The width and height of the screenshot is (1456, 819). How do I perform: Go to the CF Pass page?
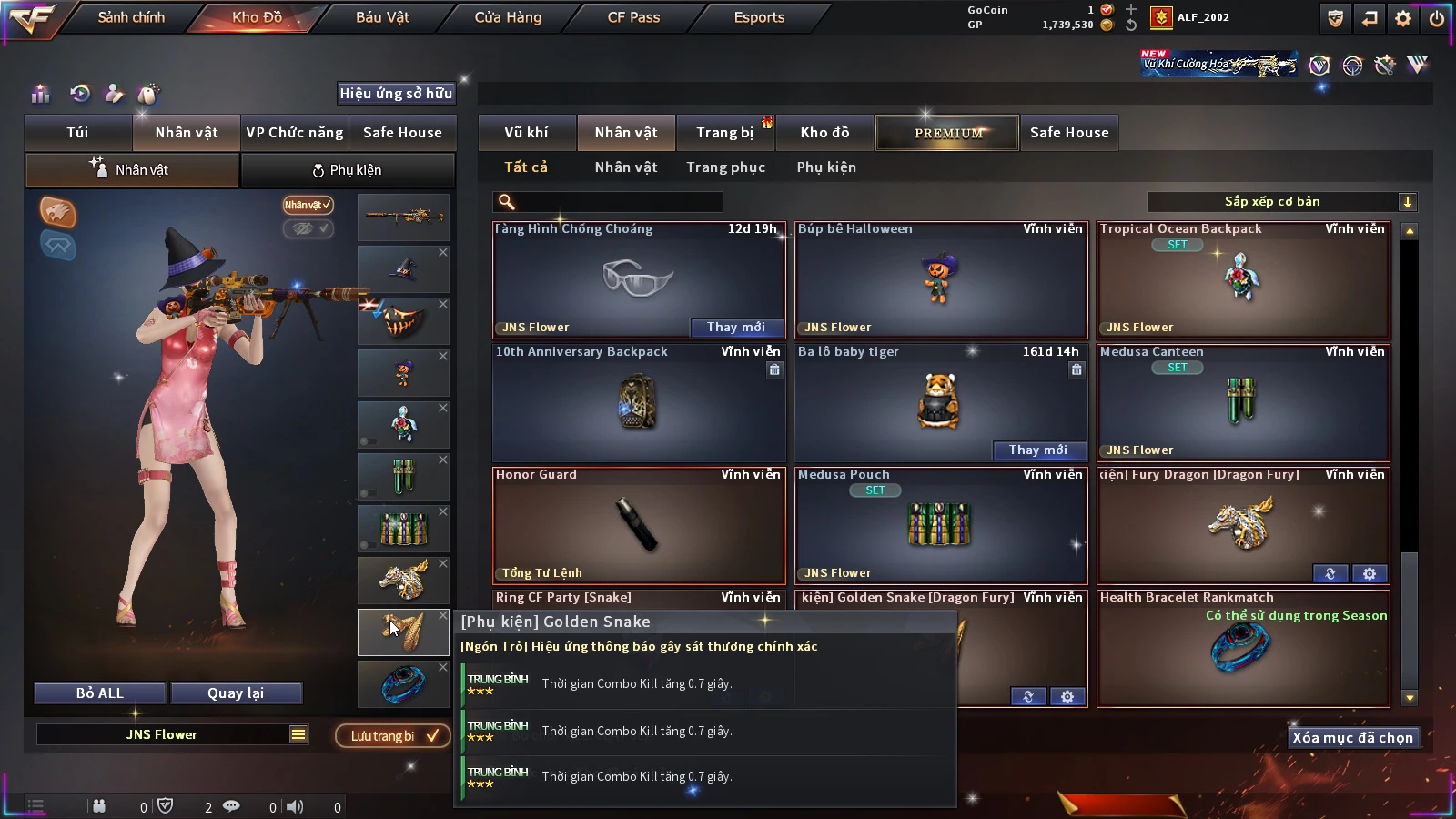[633, 17]
